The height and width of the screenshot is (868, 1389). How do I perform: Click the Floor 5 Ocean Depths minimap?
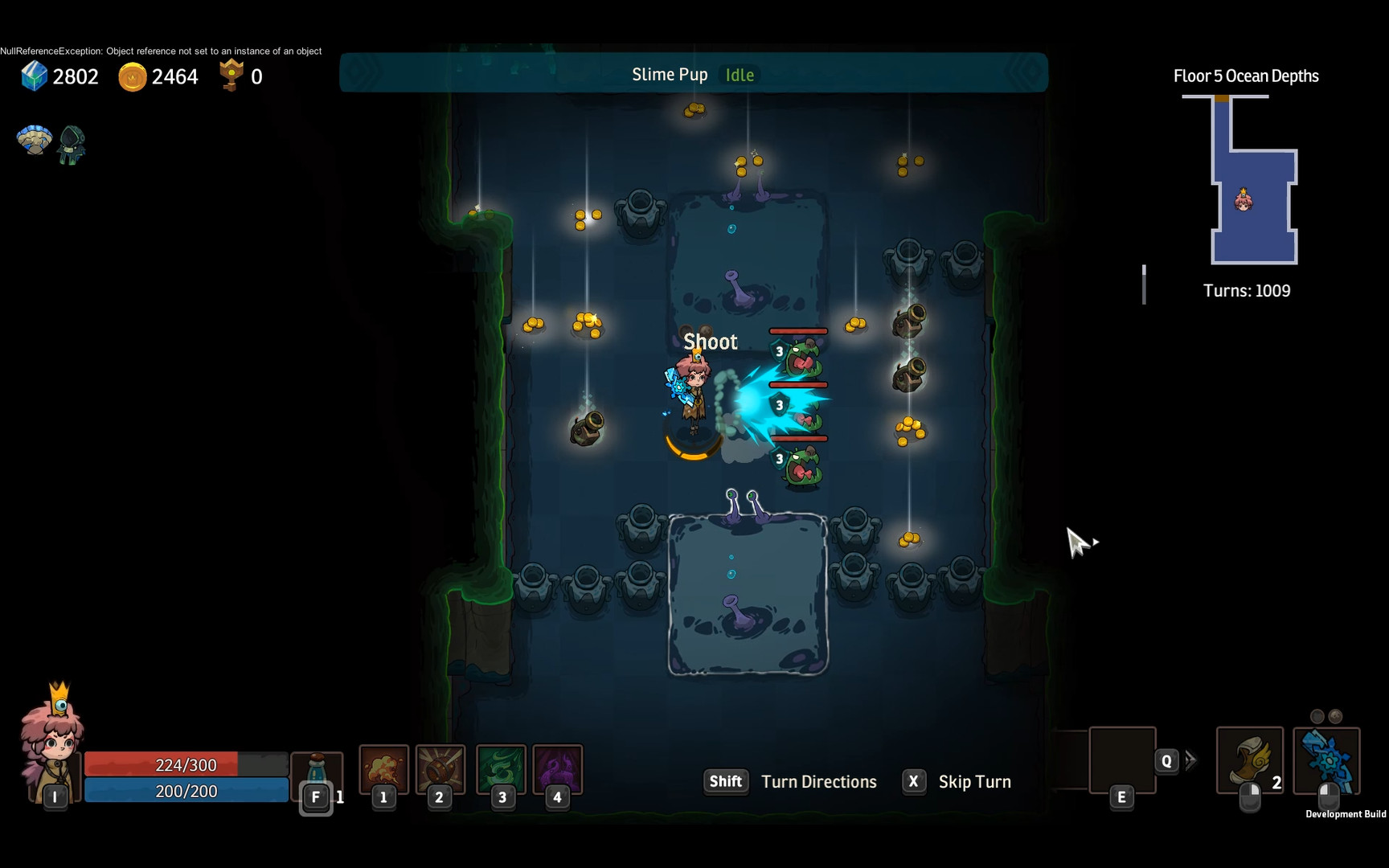pos(1254,181)
